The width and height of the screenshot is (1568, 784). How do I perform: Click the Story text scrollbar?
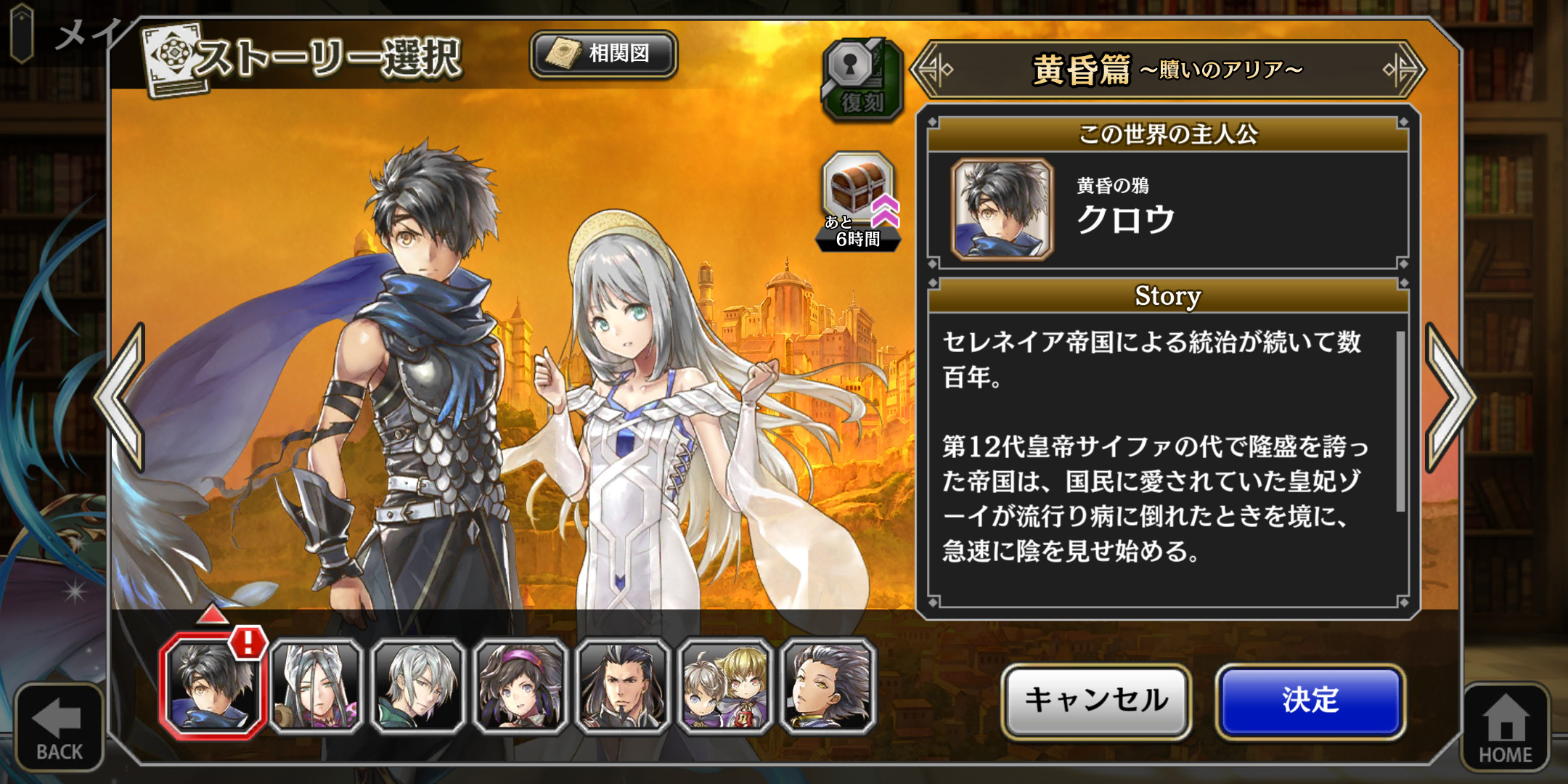[1400, 422]
